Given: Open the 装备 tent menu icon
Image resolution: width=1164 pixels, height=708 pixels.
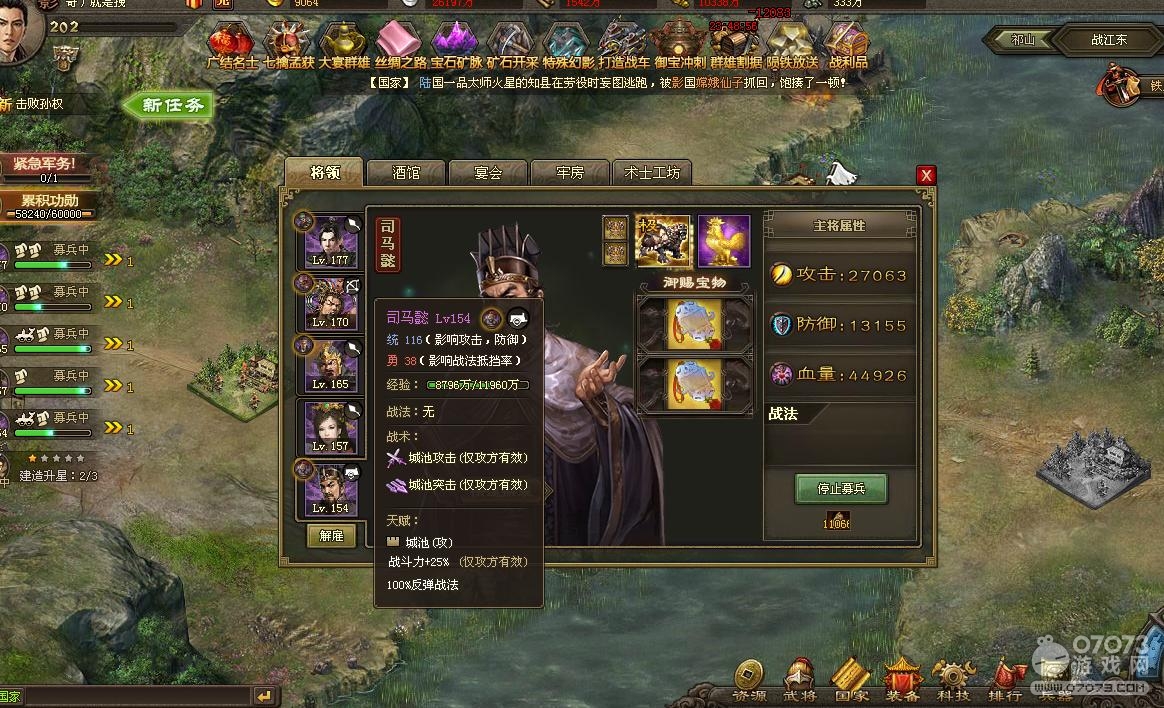Looking at the screenshot, I should (902, 680).
